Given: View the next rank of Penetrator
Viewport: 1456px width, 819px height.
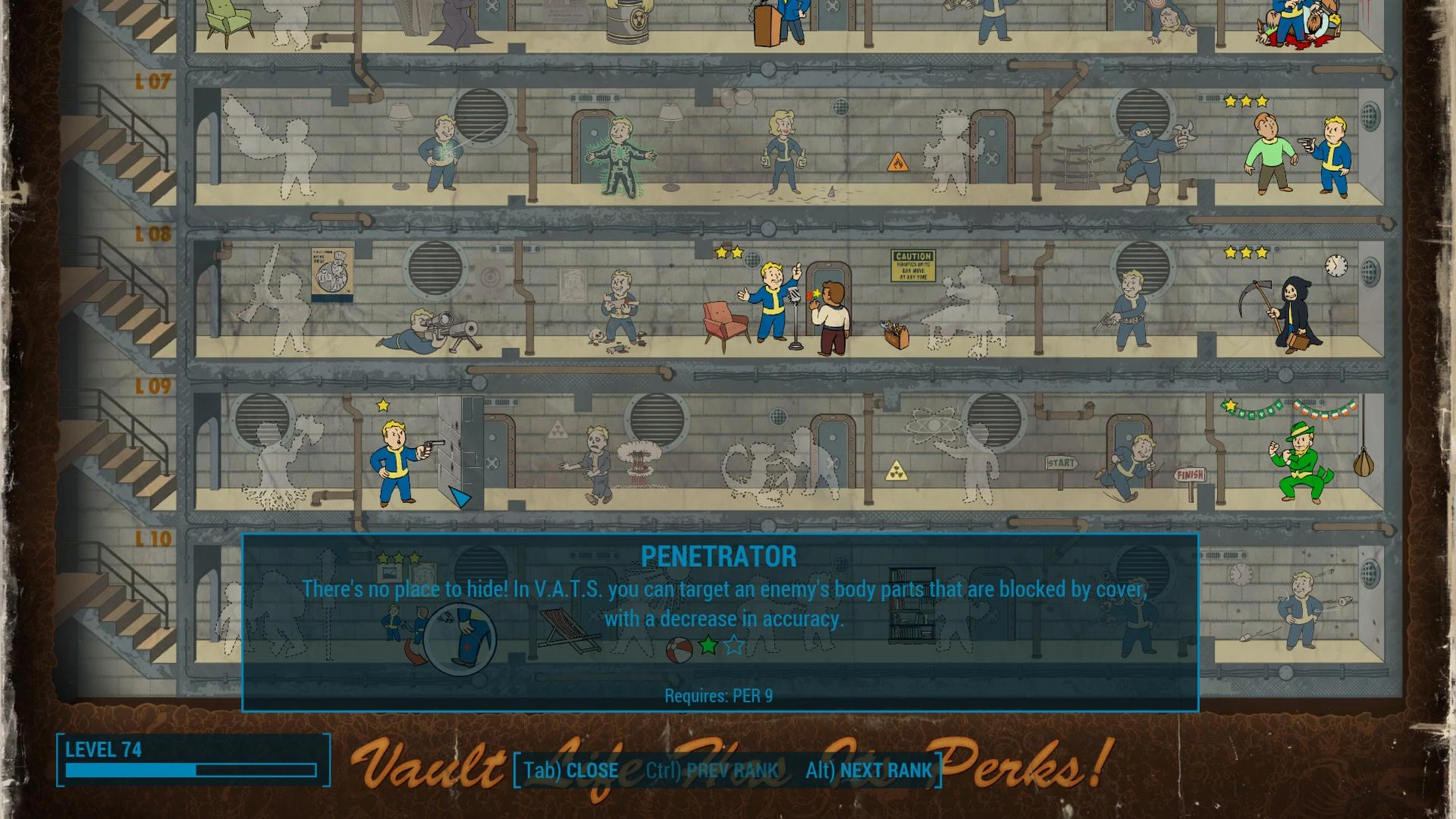Looking at the screenshot, I should coord(869,771).
